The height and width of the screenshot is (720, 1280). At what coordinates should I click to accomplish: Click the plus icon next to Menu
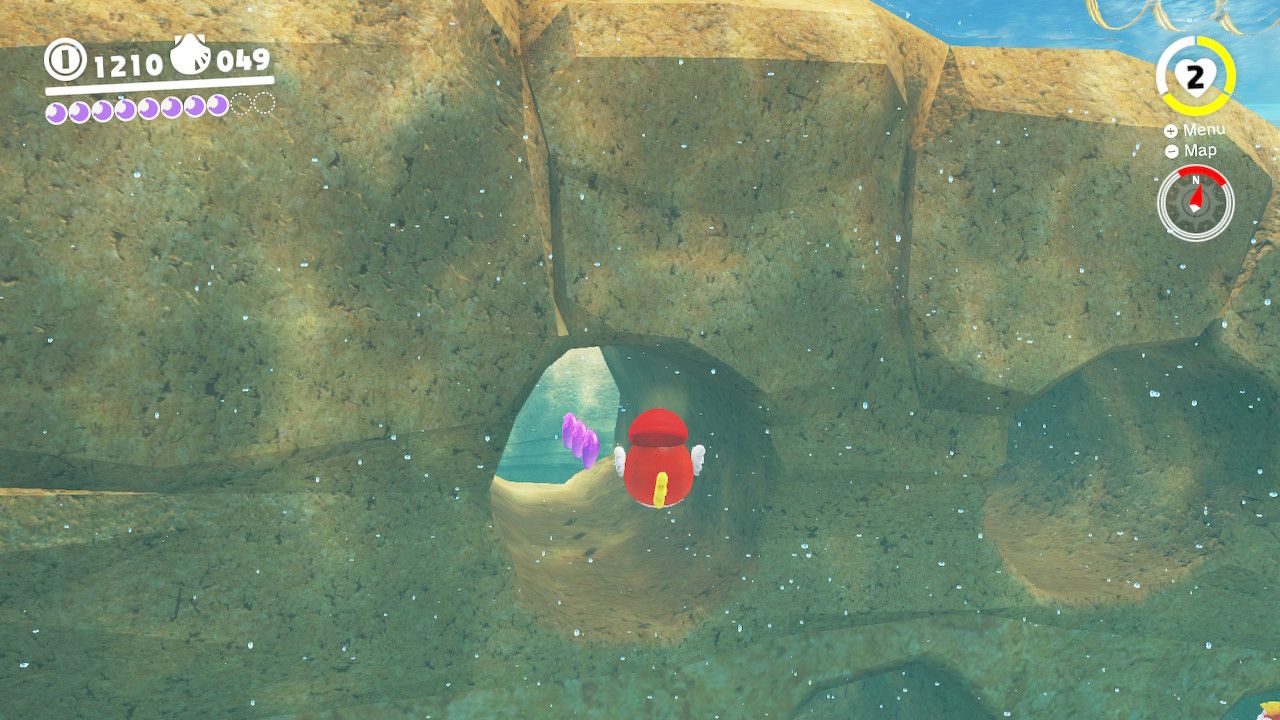tap(1169, 130)
